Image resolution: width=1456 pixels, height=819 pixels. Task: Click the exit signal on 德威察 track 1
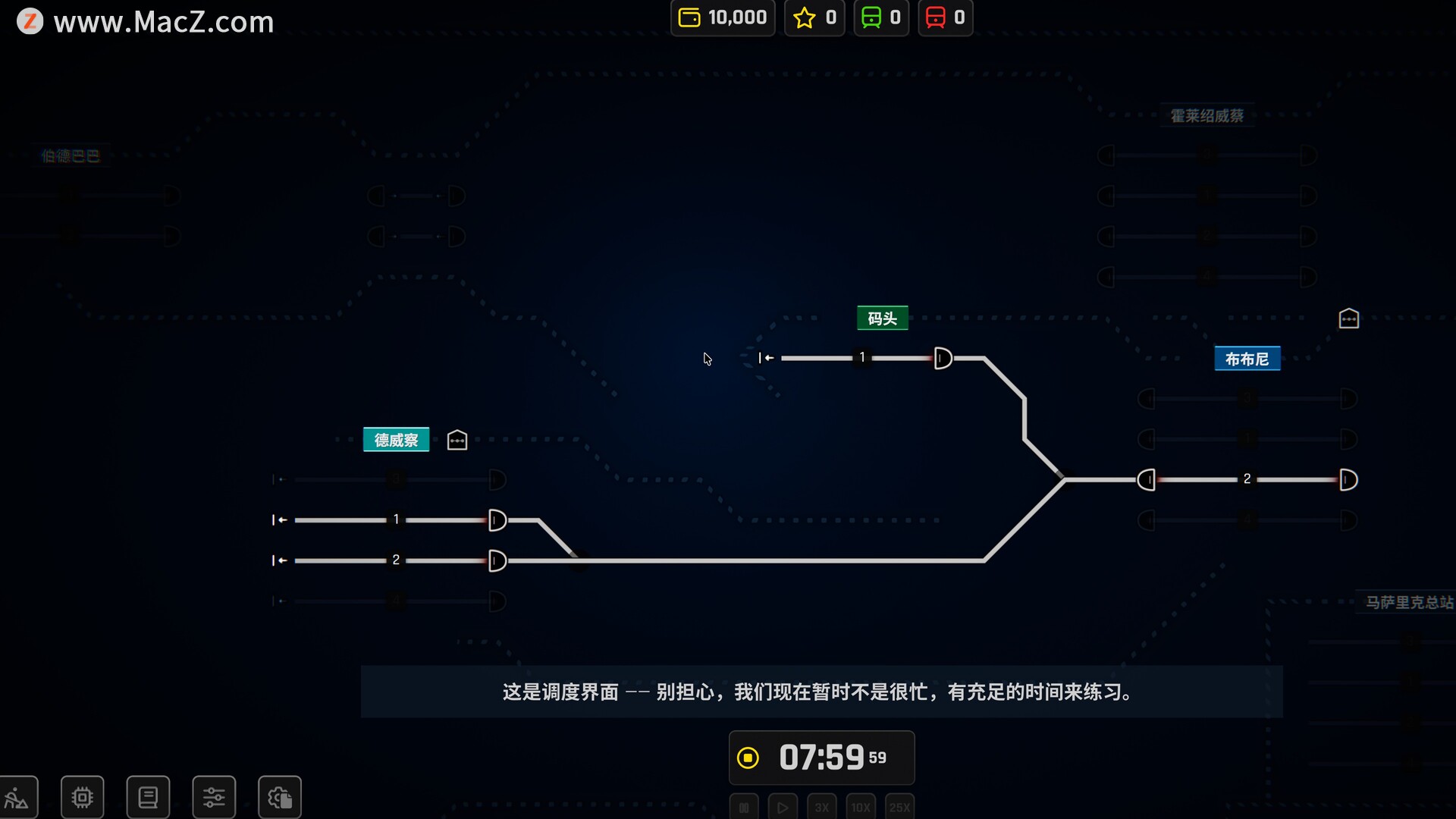[497, 520]
